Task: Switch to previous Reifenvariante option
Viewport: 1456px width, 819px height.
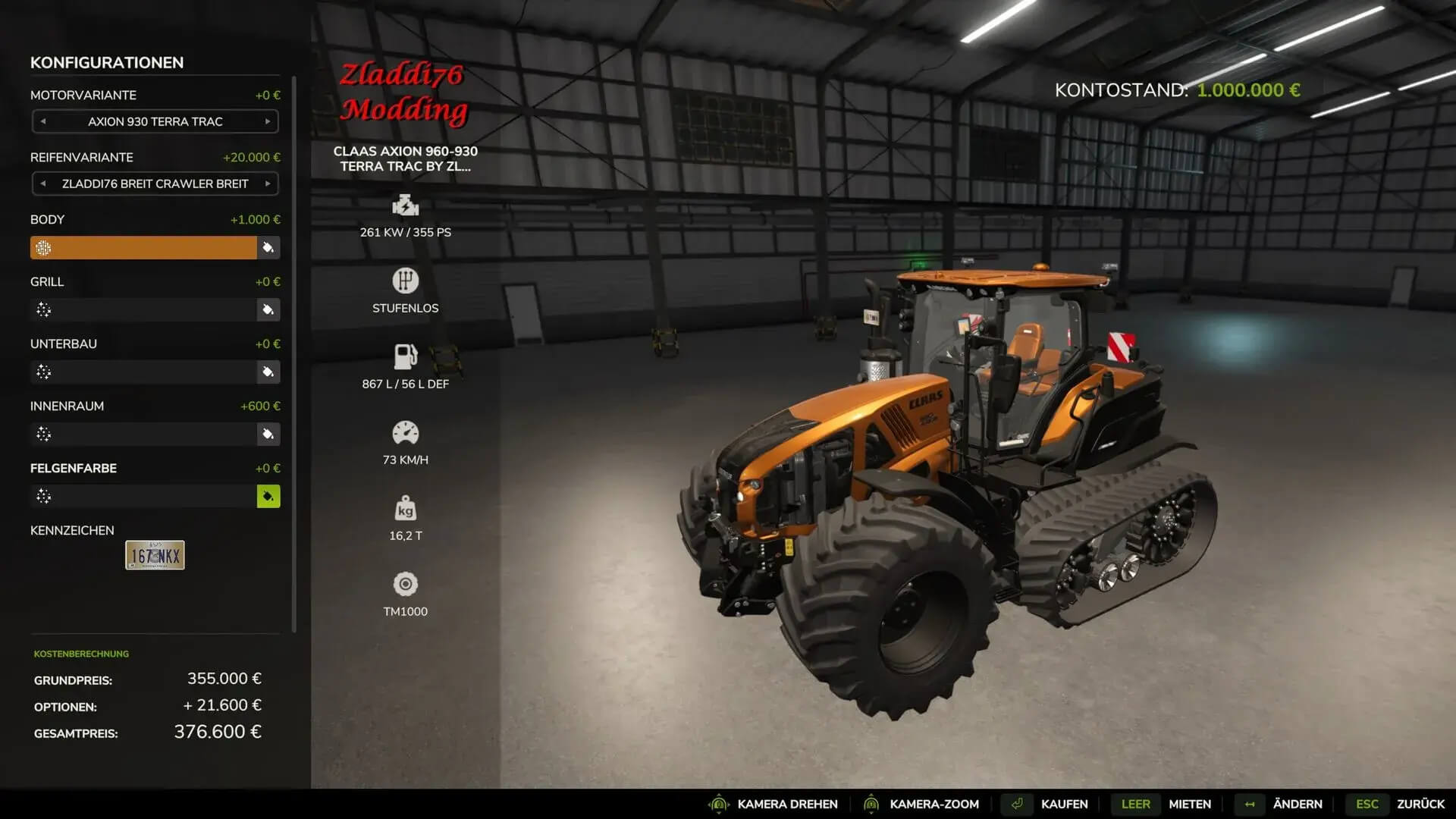Action: click(x=43, y=184)
